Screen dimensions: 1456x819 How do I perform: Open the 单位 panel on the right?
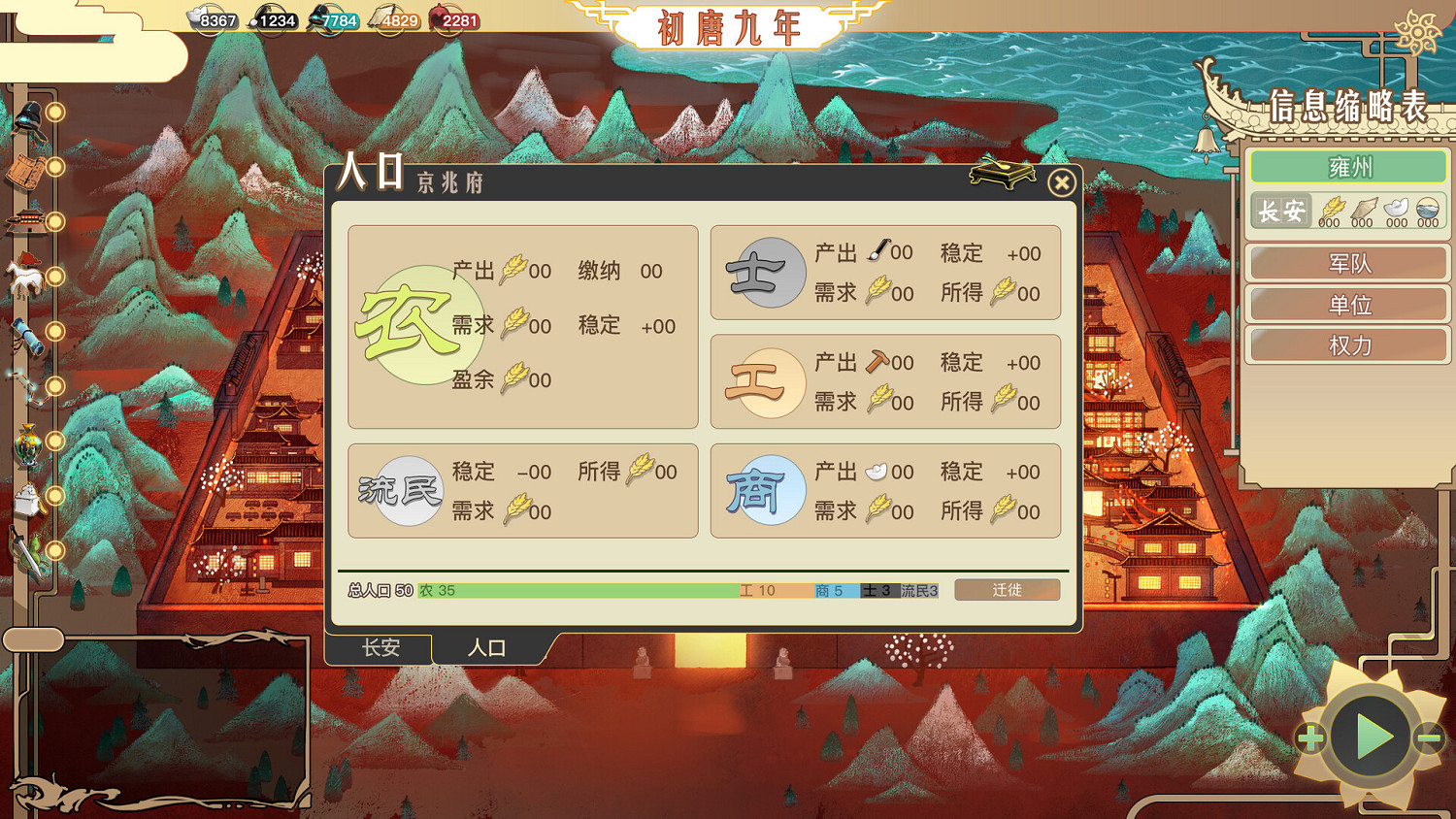1349,304
